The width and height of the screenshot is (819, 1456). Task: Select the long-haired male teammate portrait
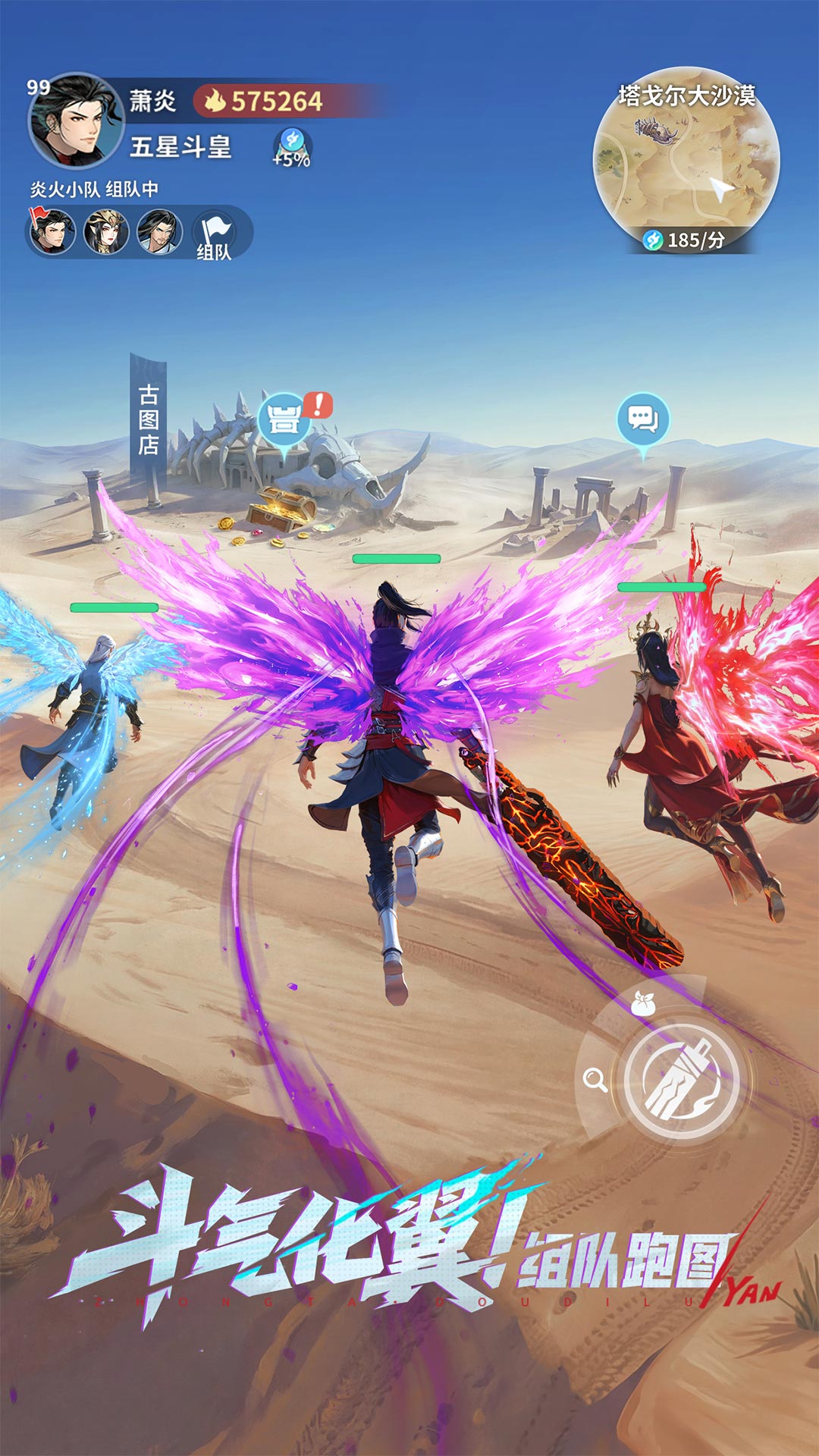[159, 231]
